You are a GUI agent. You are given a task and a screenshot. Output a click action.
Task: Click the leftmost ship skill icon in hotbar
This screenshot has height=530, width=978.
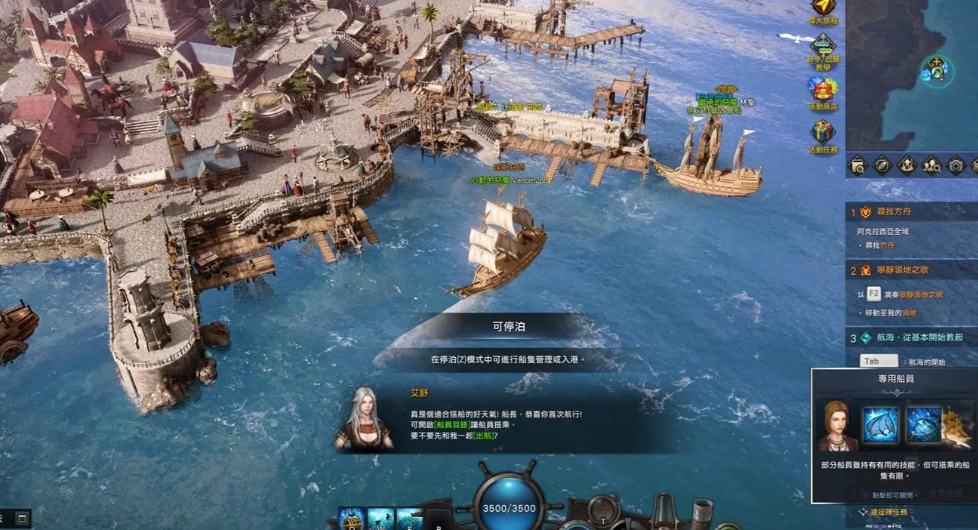pos(352,518)
